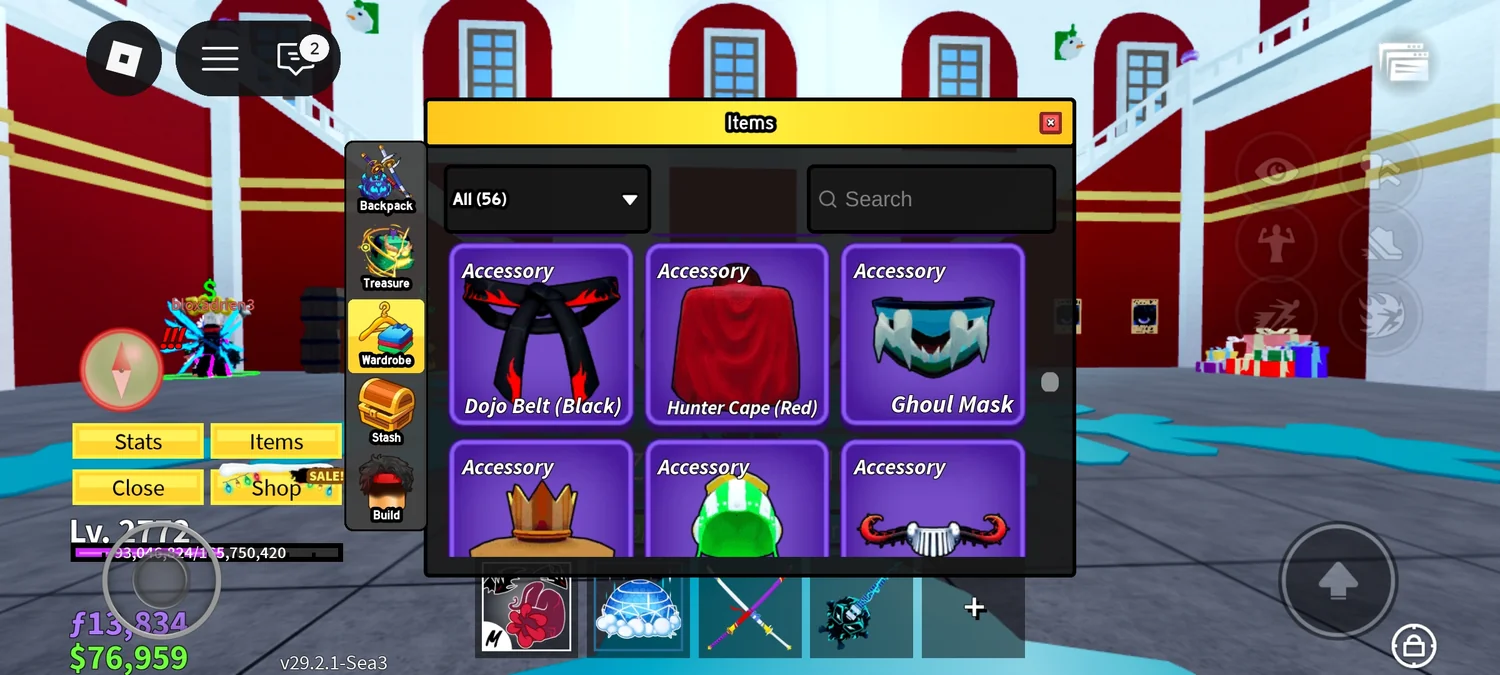1500x675 pixels.
Task: Click the yellow Items button
Action: point(276,441)
